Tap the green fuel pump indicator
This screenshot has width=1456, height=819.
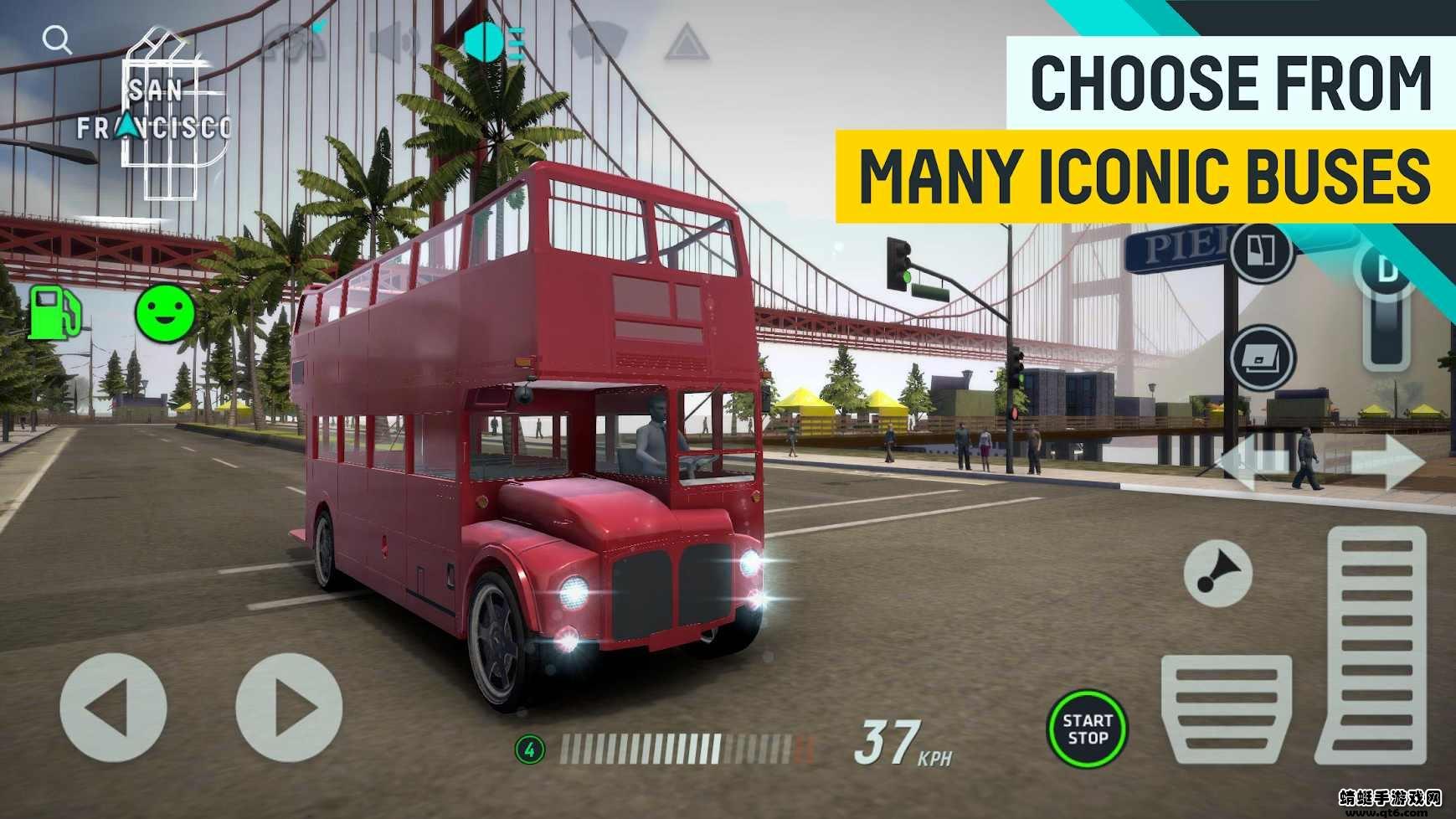pos(56,312)
